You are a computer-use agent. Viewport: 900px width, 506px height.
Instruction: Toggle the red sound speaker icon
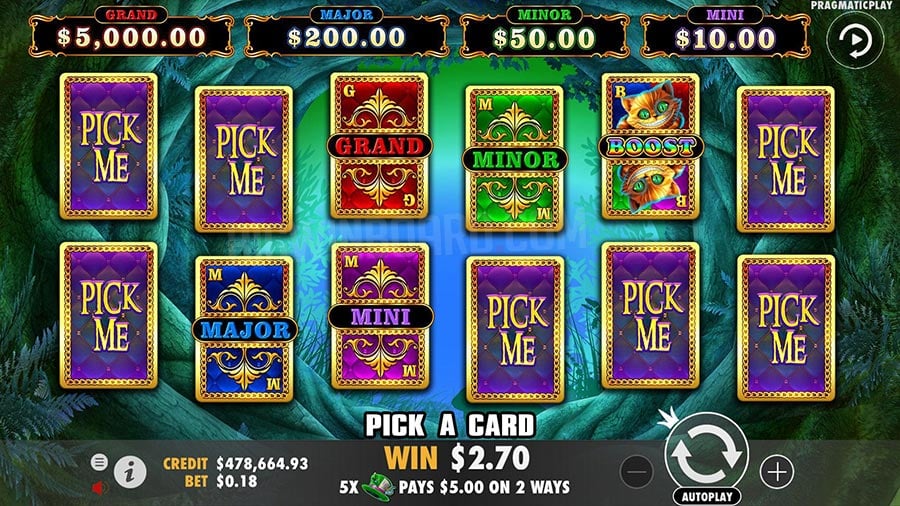coord(100,487)
